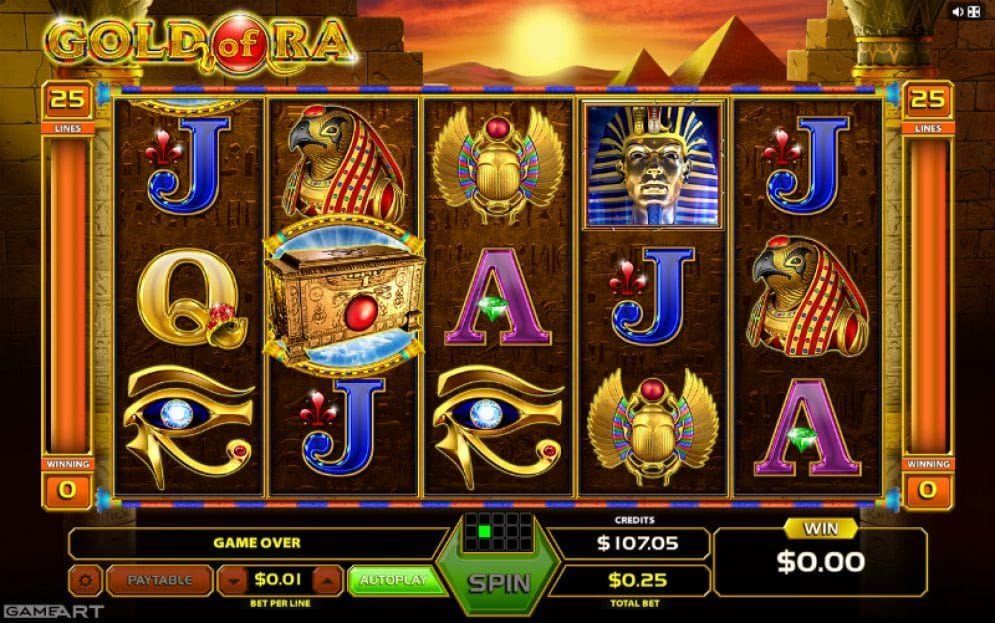The image size is (995, 623).
Task: Decrease the bet per line
Action: tap(232, 579)
